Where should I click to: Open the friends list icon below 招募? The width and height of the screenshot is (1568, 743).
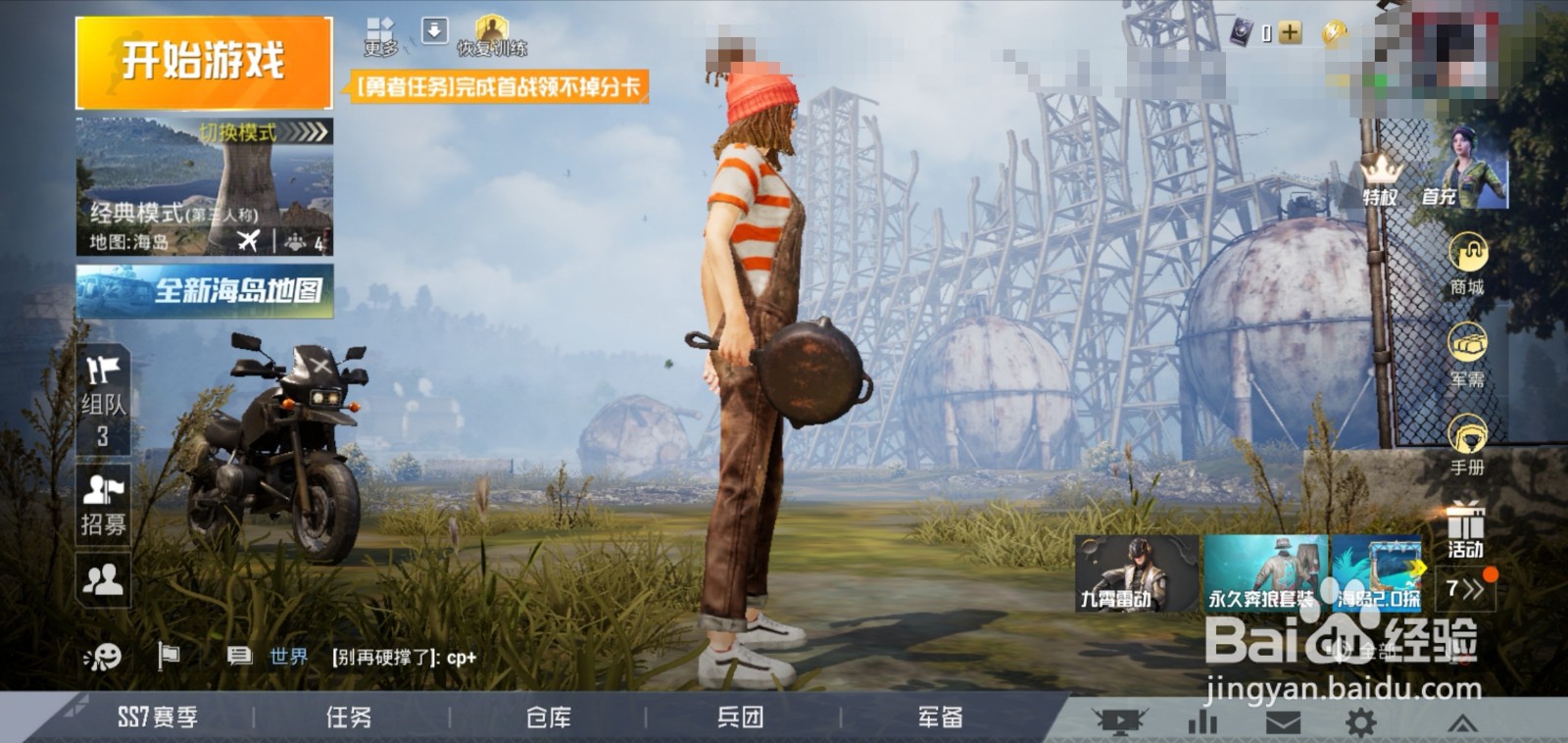point(102,580)
